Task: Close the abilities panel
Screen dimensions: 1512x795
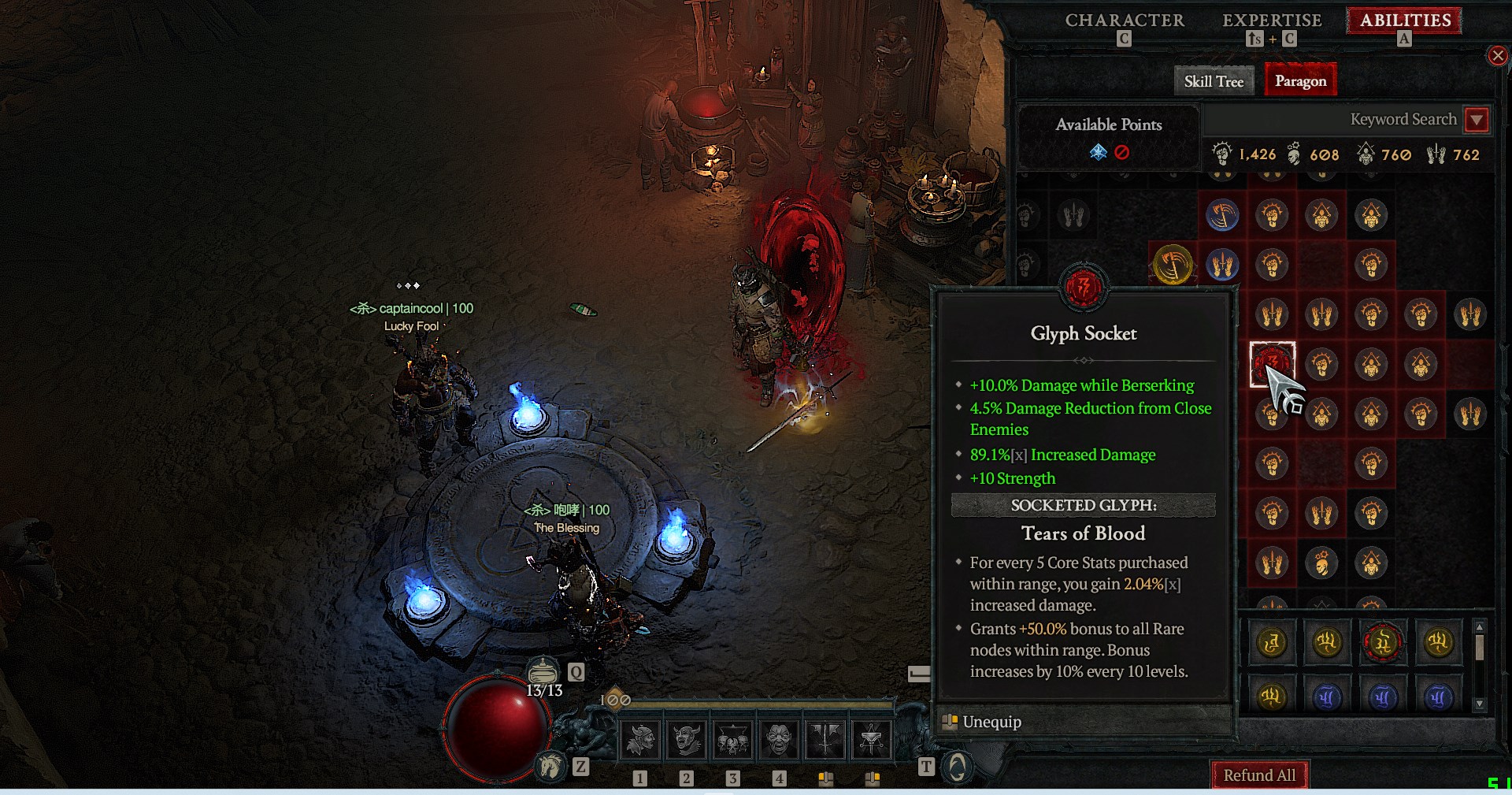Action: 1497,56
